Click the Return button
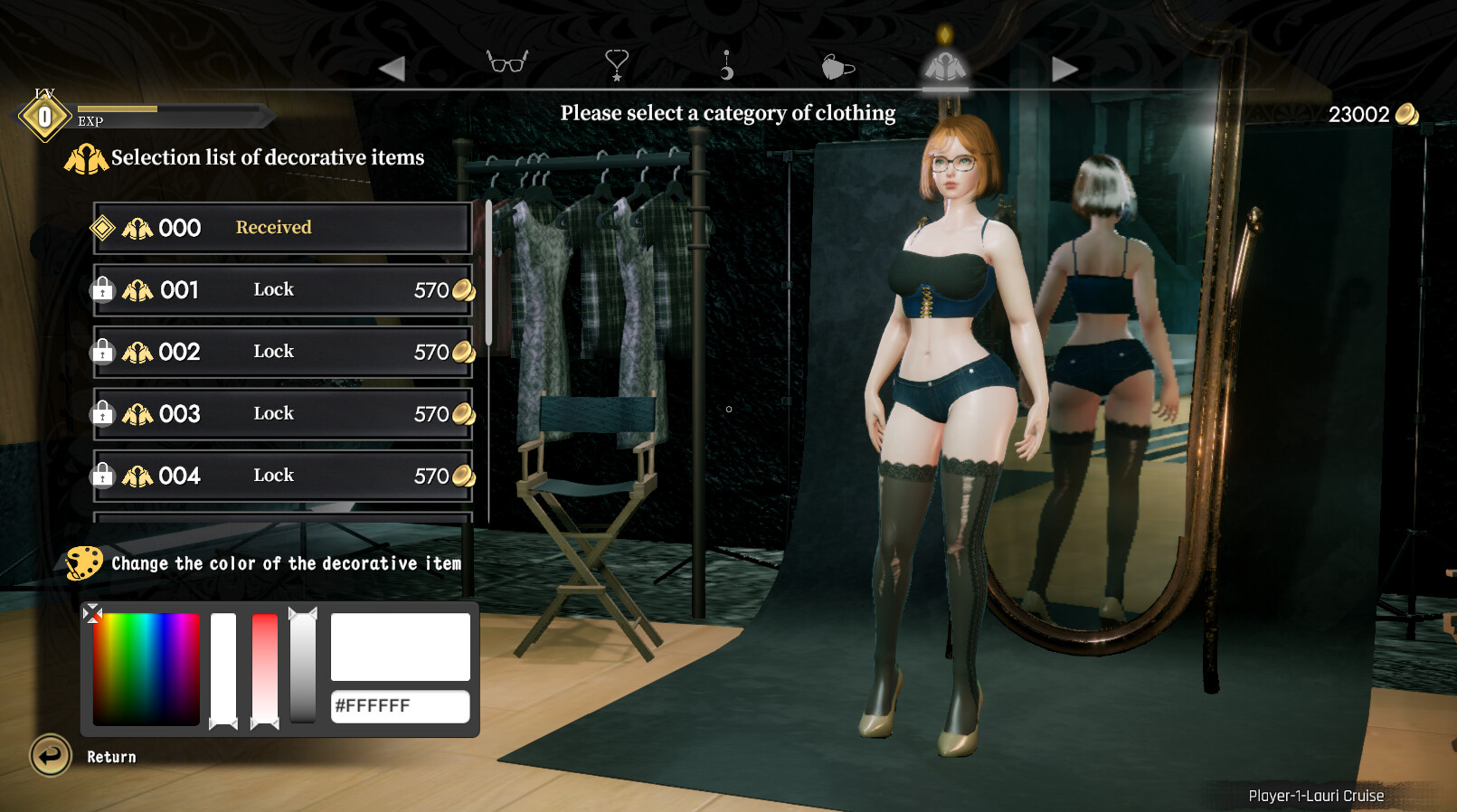The width and height of the screenshot is (1457, 812). (x=52, y=756)
